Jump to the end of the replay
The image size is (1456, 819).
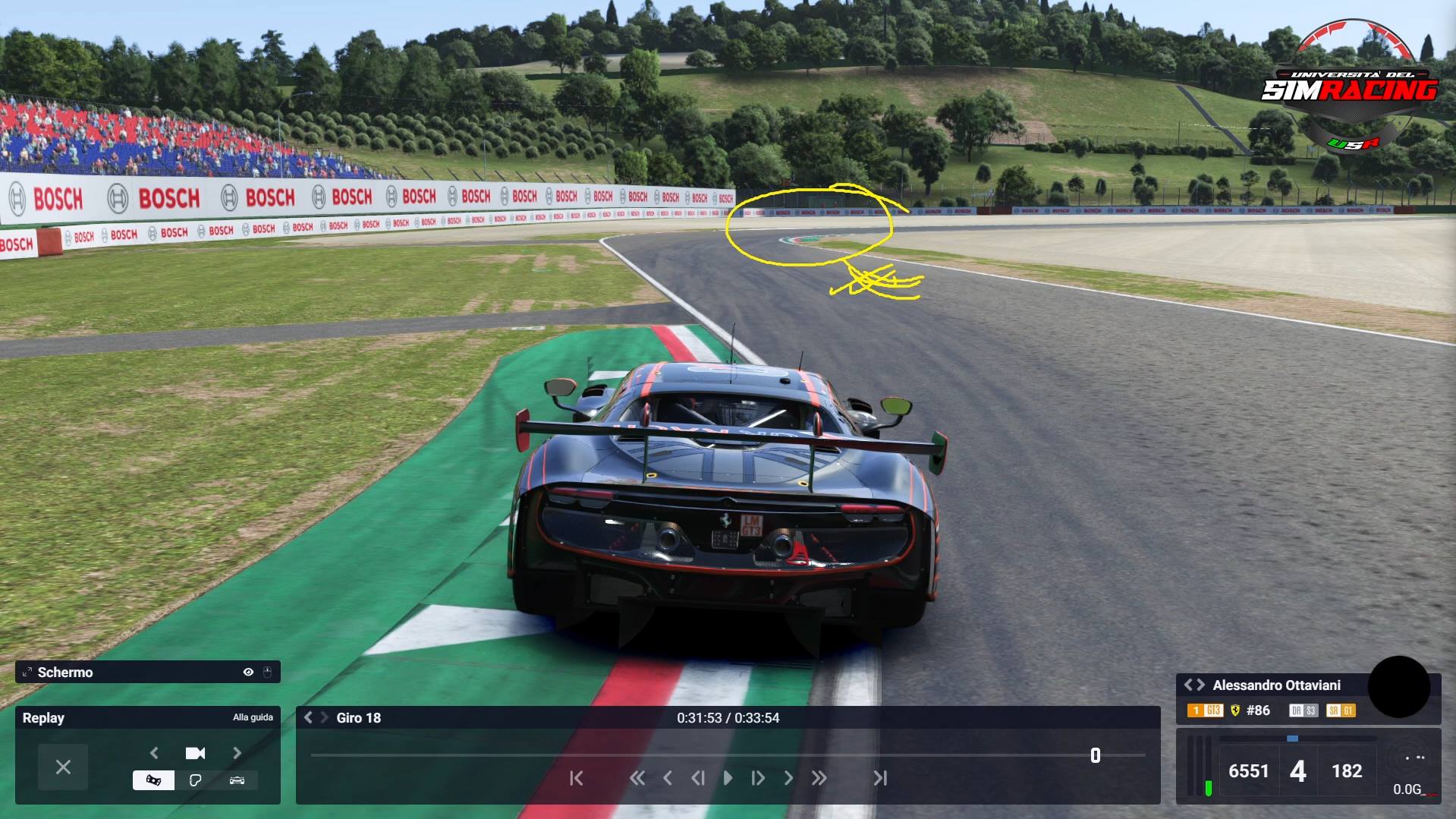pos(880,778)
